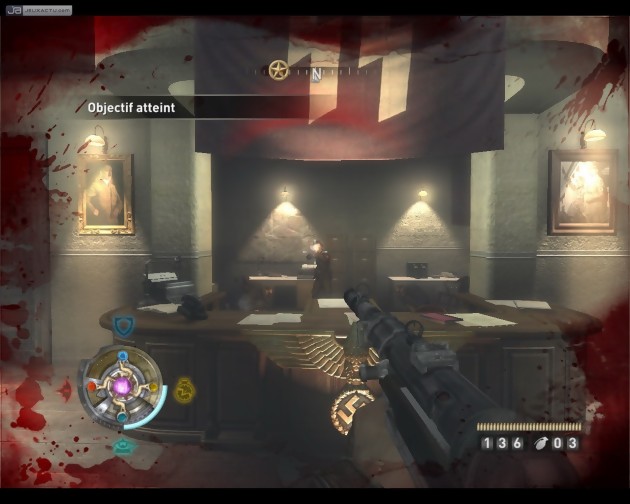Select the blue shield Veil power icon
This screenshot has height=504, width=630.
[123, 324]
